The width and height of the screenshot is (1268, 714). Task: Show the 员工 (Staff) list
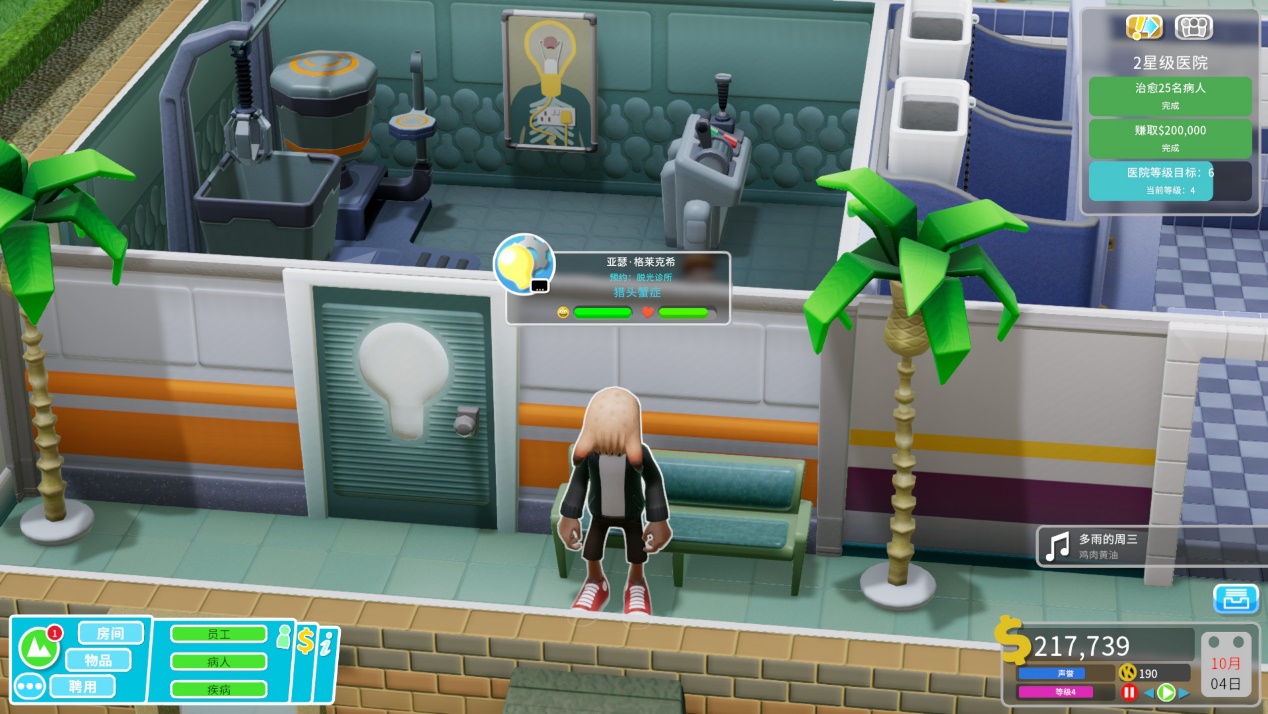point(218,634)
